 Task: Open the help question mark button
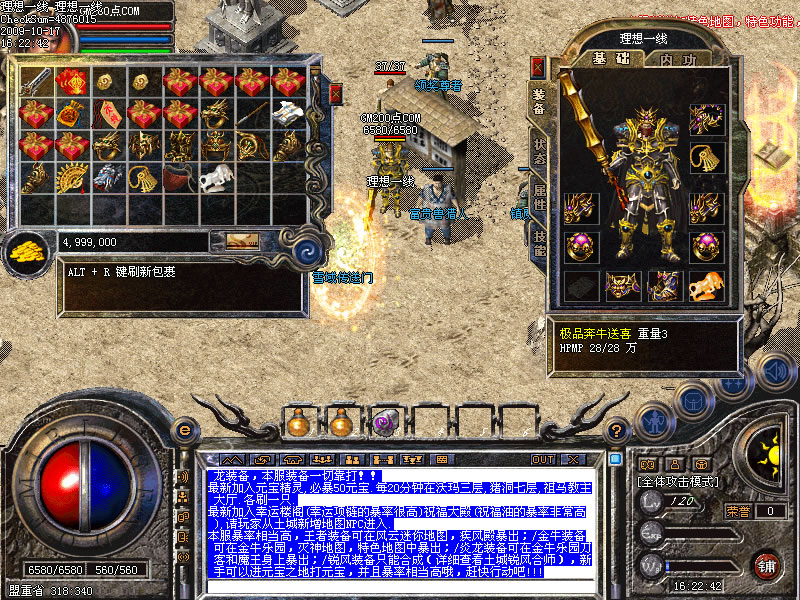[x=619, y=430]
